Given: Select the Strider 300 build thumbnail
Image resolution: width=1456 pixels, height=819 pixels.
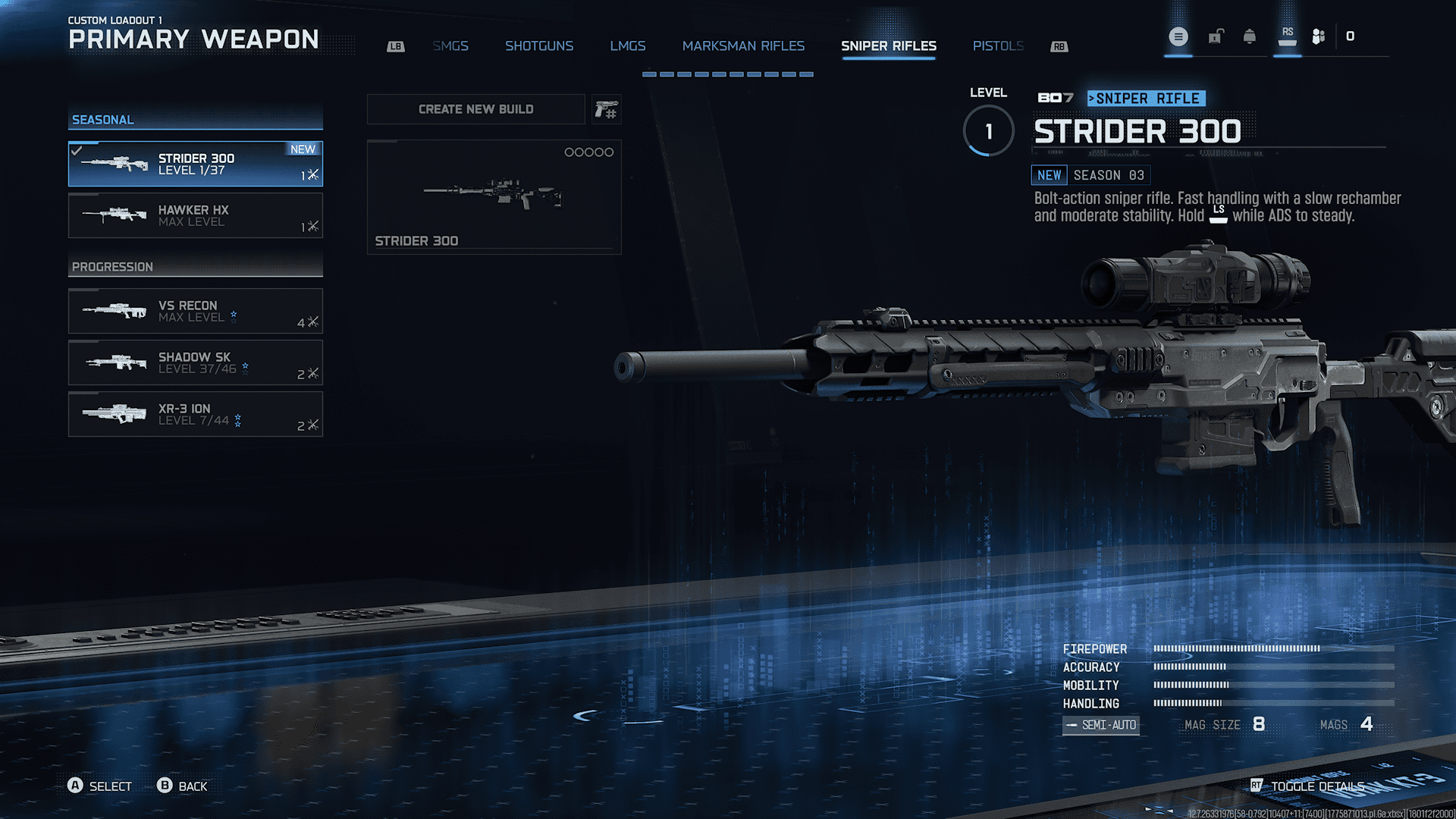Looking at the screenshot, I should pyautogui.click(x=494, y=197).
